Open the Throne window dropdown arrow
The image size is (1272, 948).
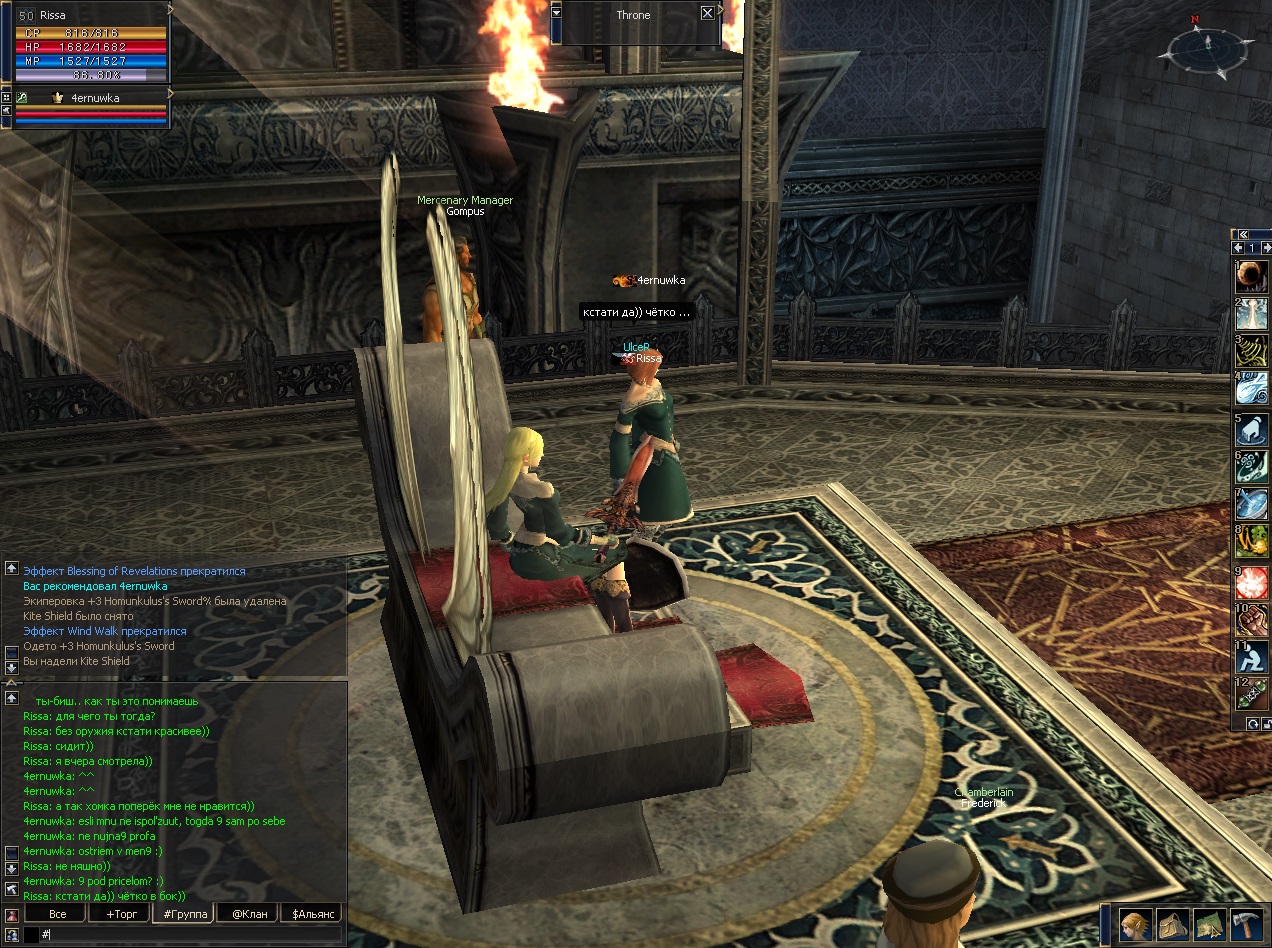(557, 14)
